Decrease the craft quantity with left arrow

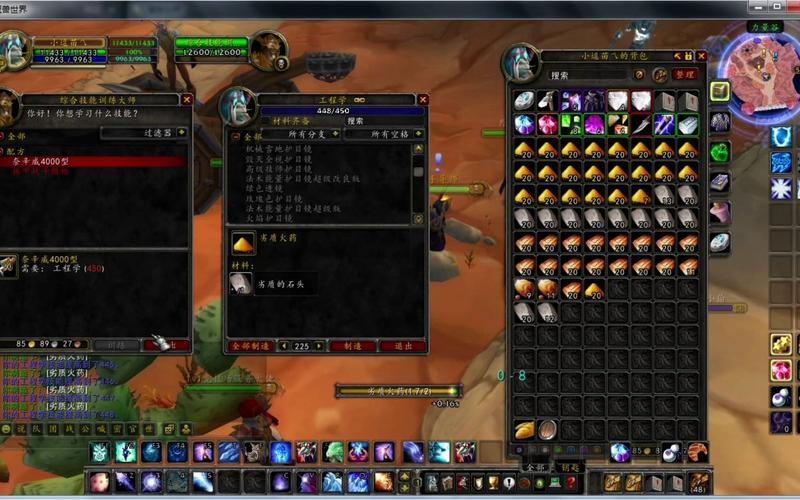[x=283, y=346]
